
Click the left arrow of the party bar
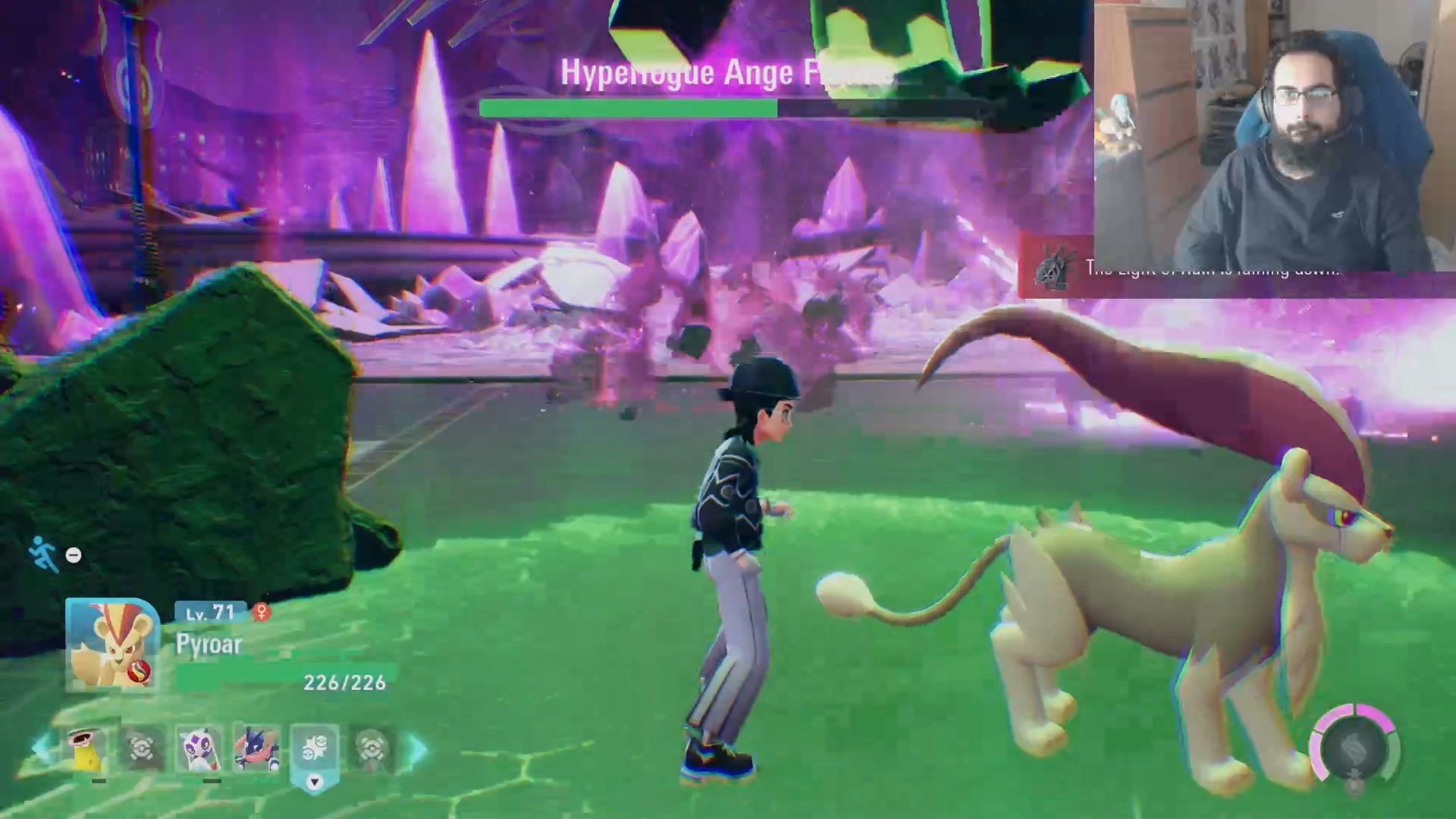[x=42, y=748]
